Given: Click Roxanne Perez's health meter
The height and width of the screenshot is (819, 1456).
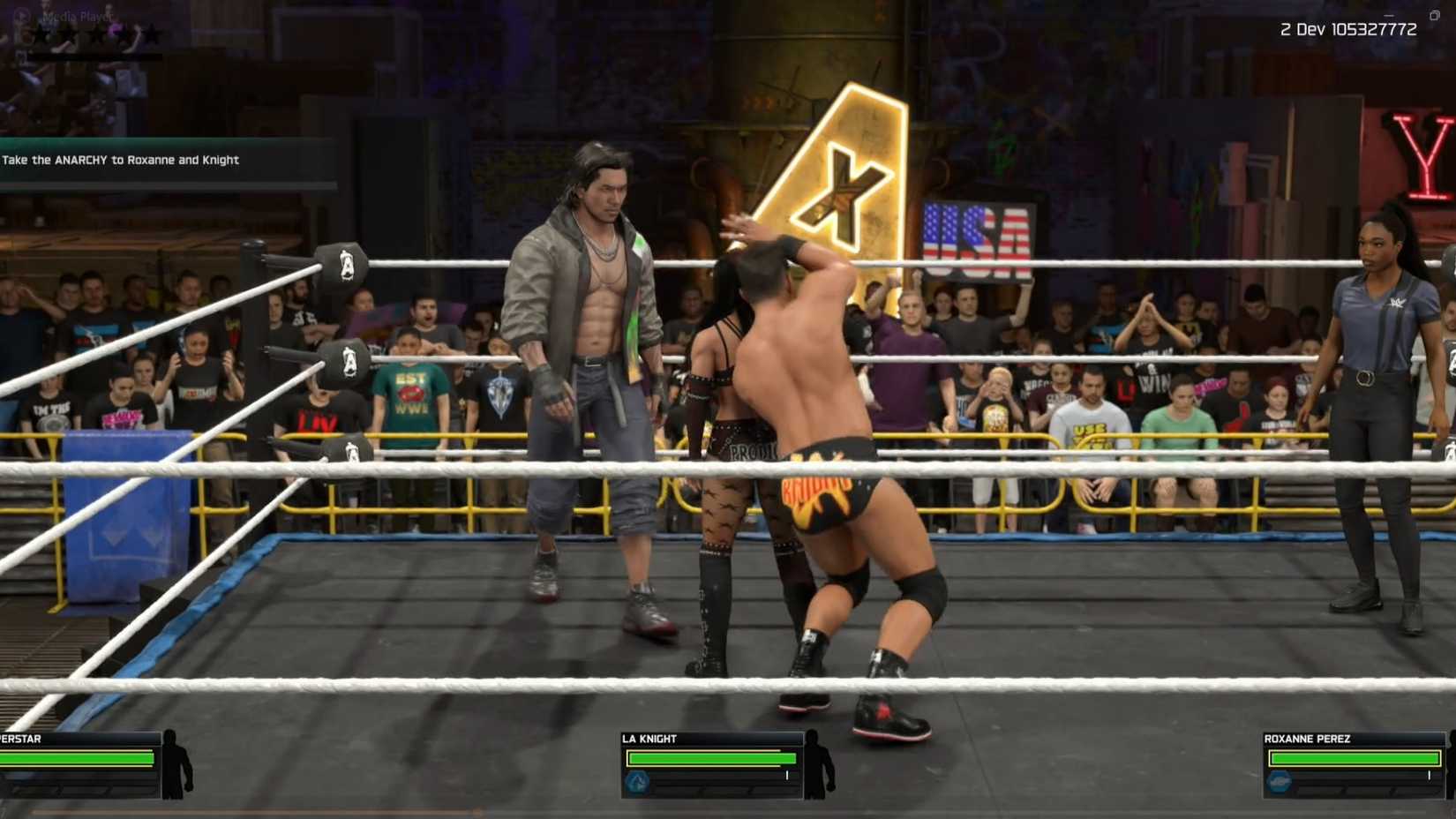Looking at the screenshot, I should pos(1355,758).
